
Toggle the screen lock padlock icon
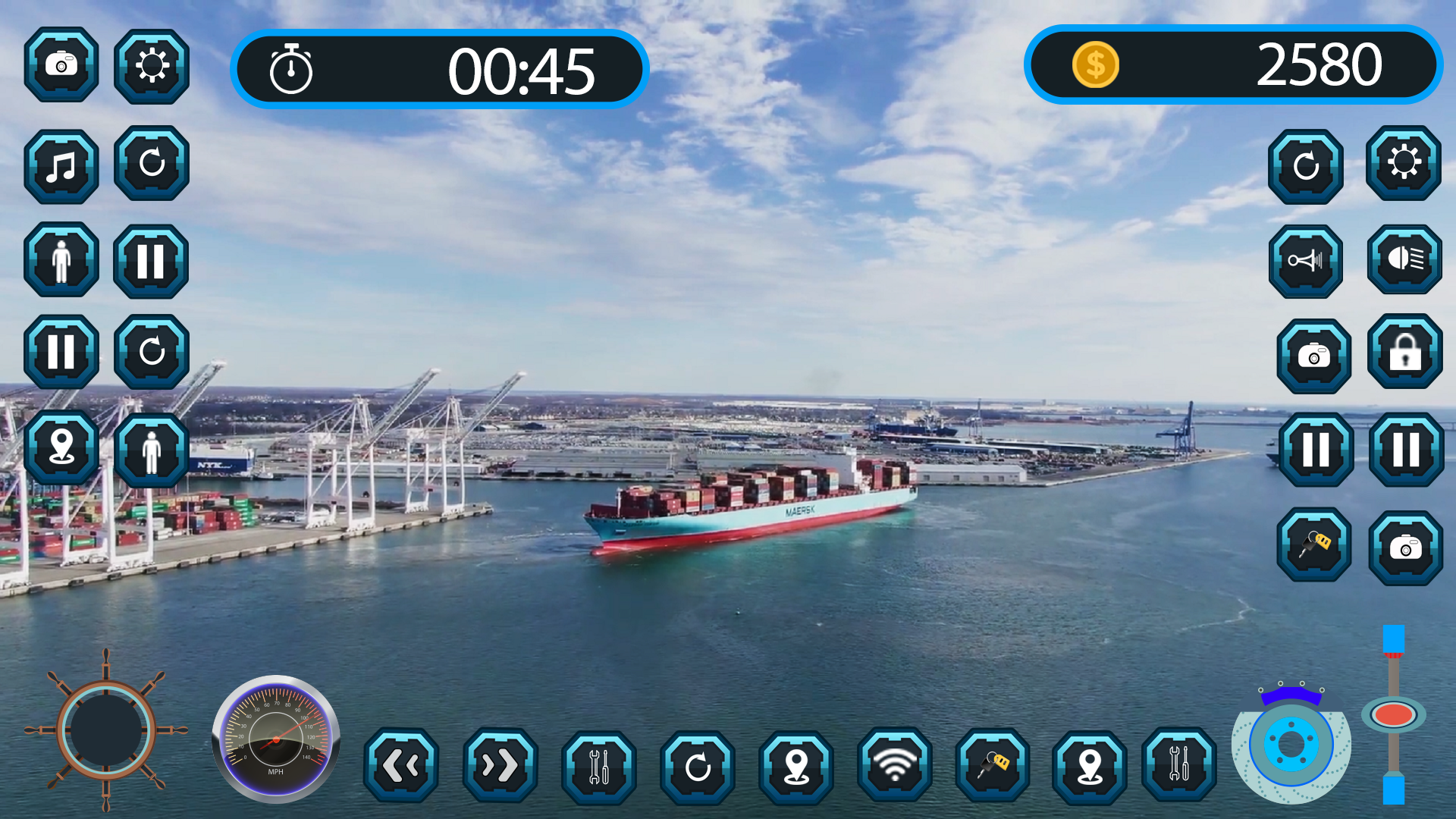coord(1404,354)
